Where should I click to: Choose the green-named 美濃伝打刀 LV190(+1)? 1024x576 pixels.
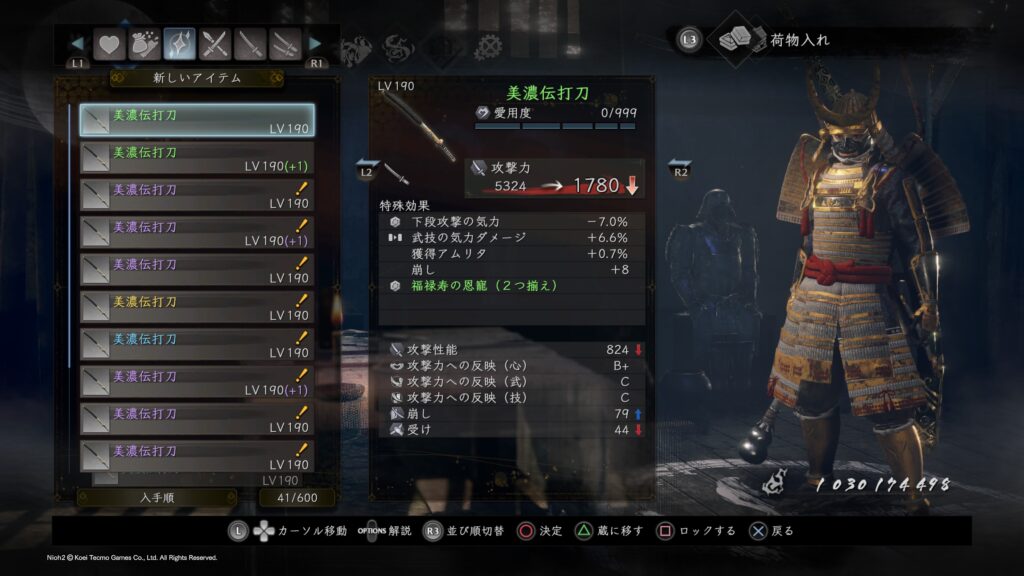click(197, 158)
